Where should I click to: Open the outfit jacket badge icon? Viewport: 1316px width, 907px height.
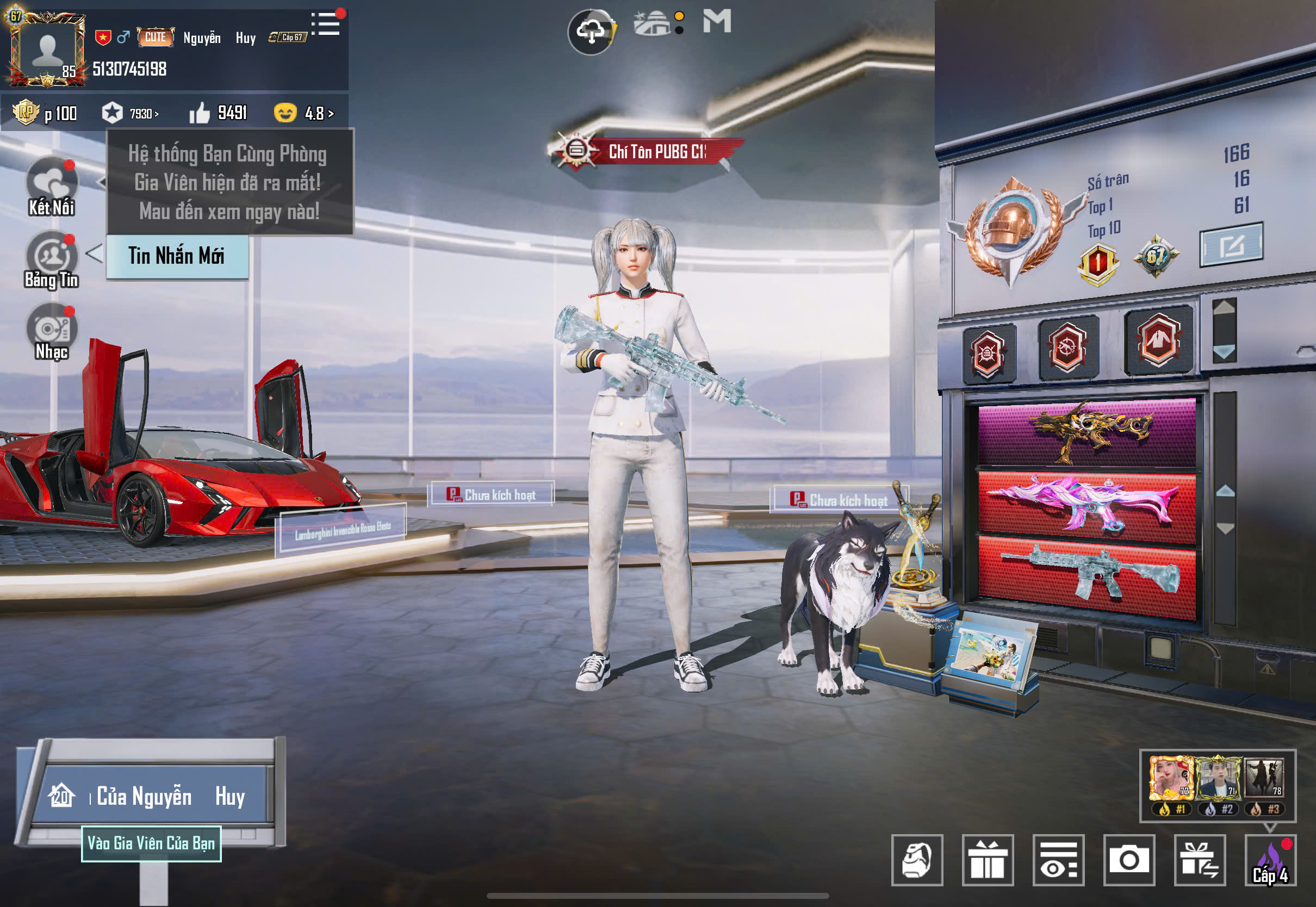coord(1158,341)
